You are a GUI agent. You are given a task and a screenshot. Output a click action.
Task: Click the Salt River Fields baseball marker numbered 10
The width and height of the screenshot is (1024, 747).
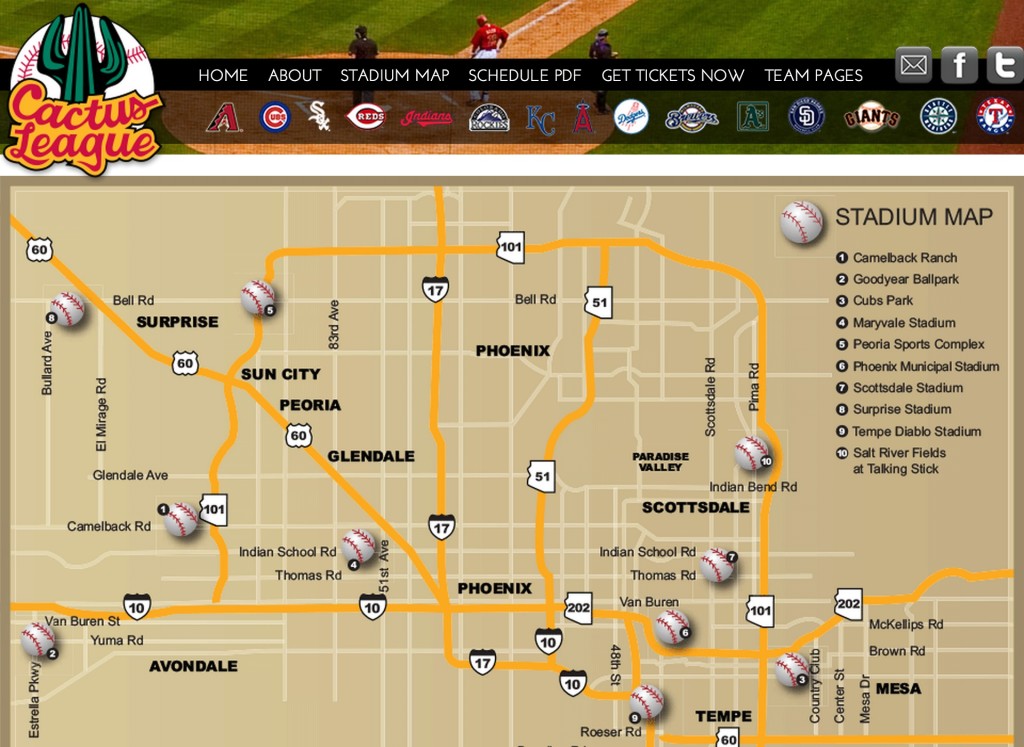click(752, 452)
